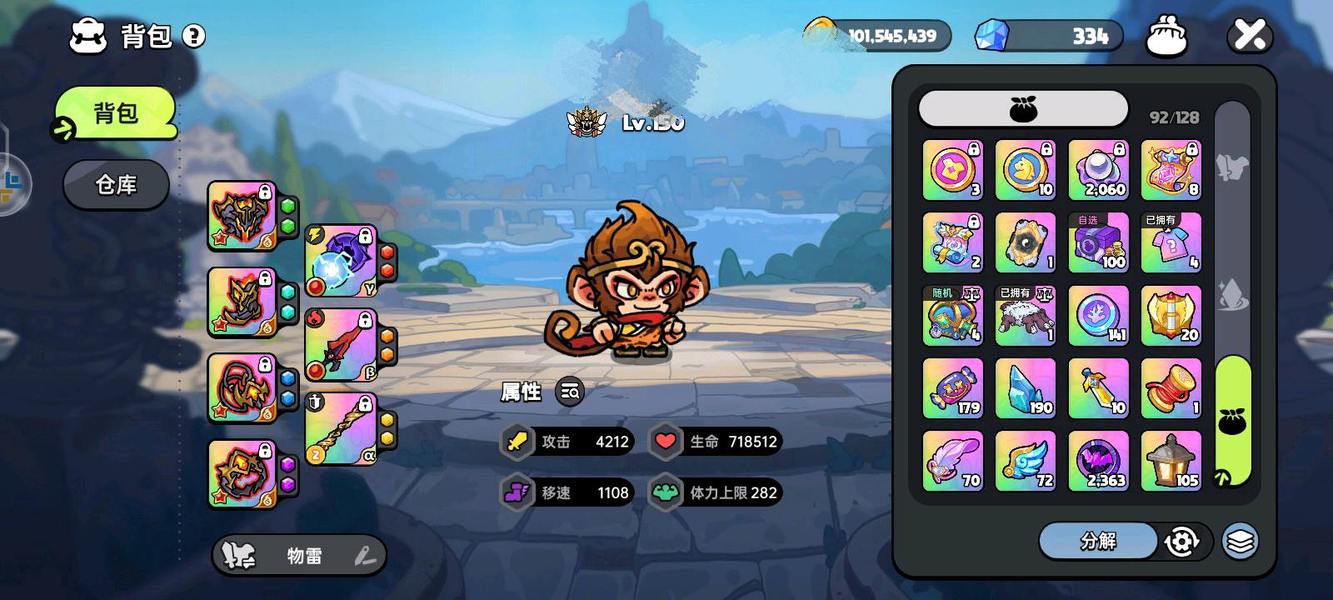This screenshot has height=600, width=1333.
Task: Pick the lantern item with 105 count
Action: coord(1171,461)
